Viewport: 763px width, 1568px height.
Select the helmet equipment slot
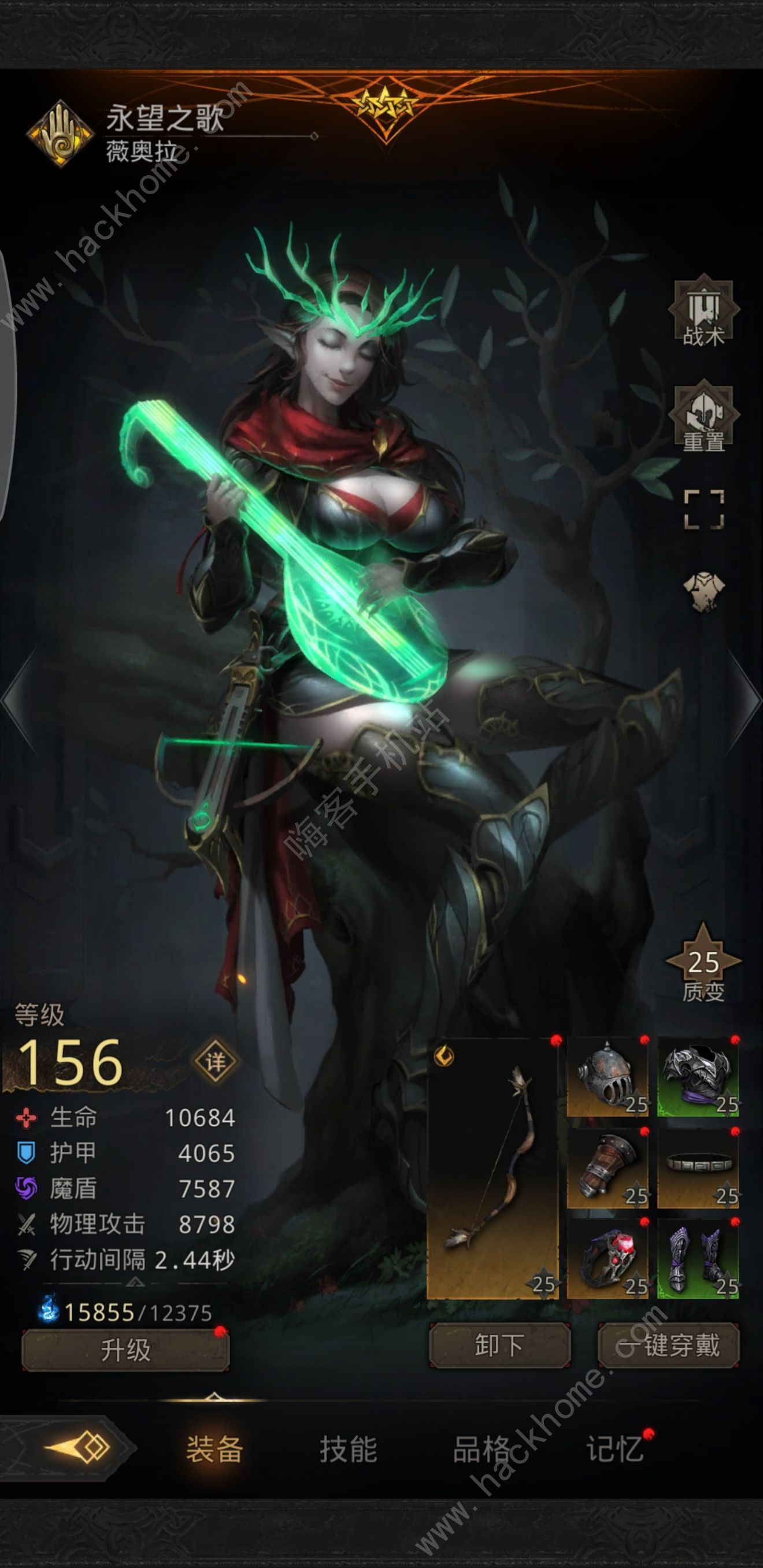point(607,1077)
